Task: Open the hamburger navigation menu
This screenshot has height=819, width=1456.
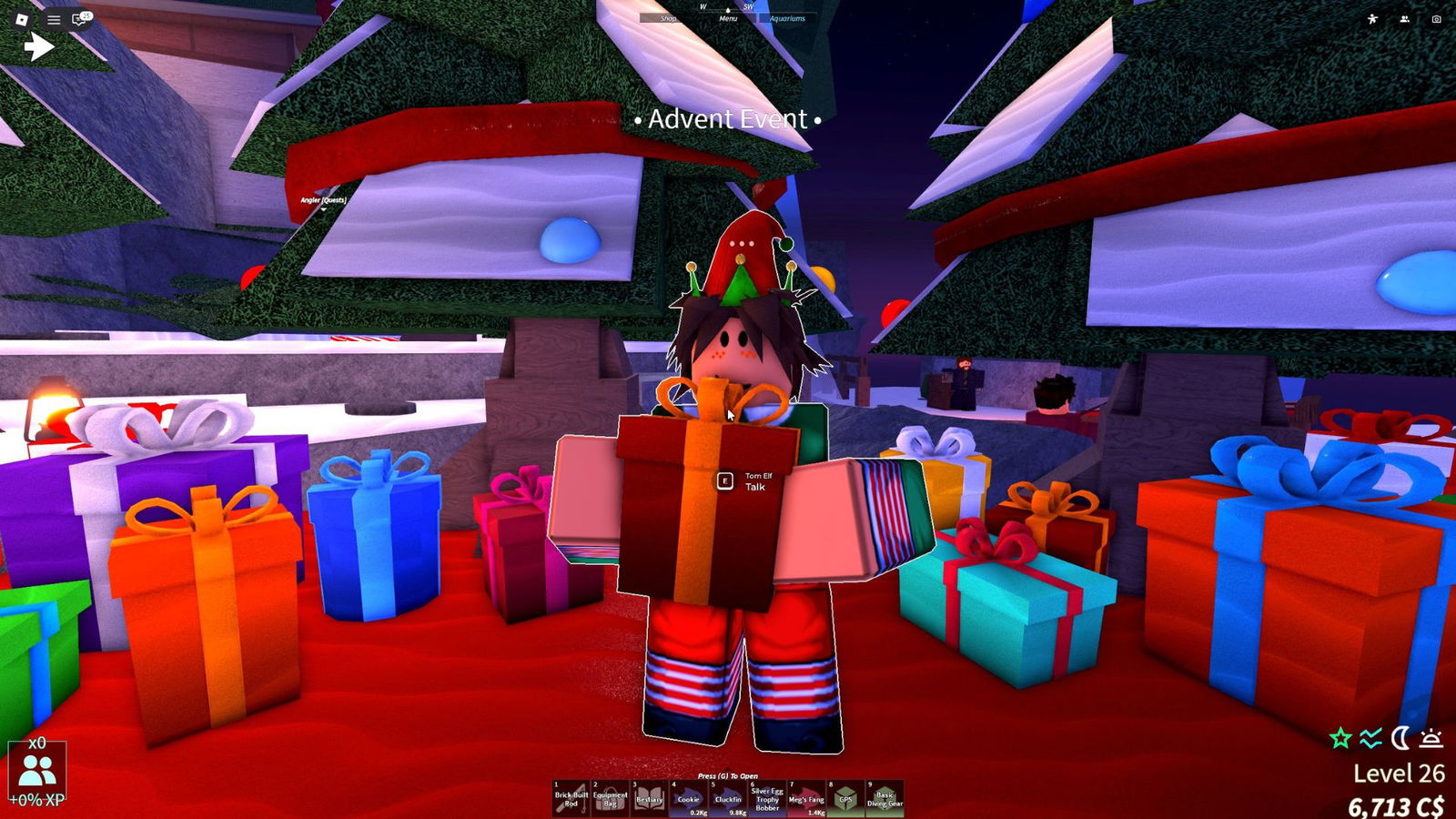Action: click(53, 18)
